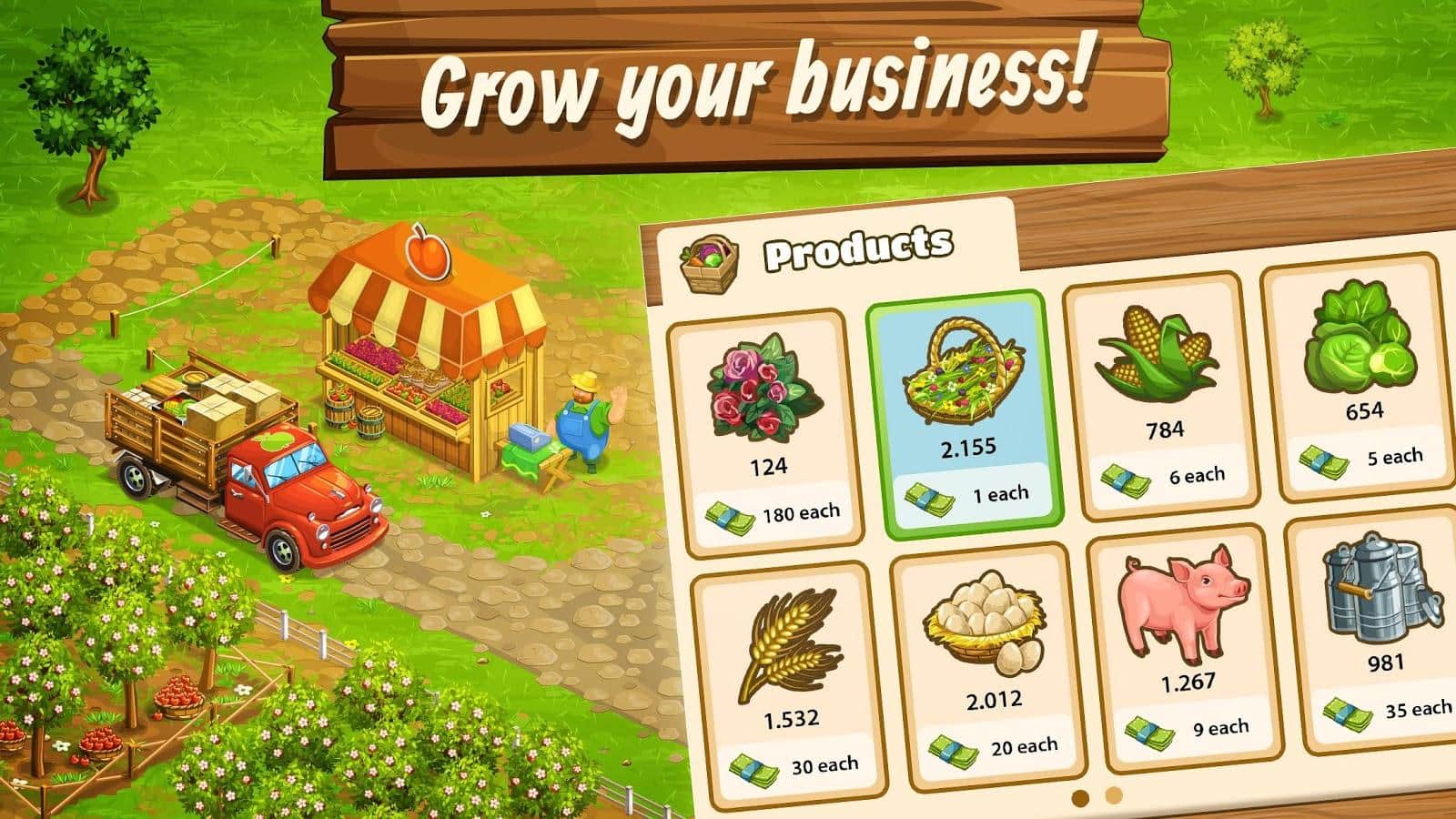Pick the milk cans product card
Viewport: 1456px width, 819px height.
(x=1379, y=628)
